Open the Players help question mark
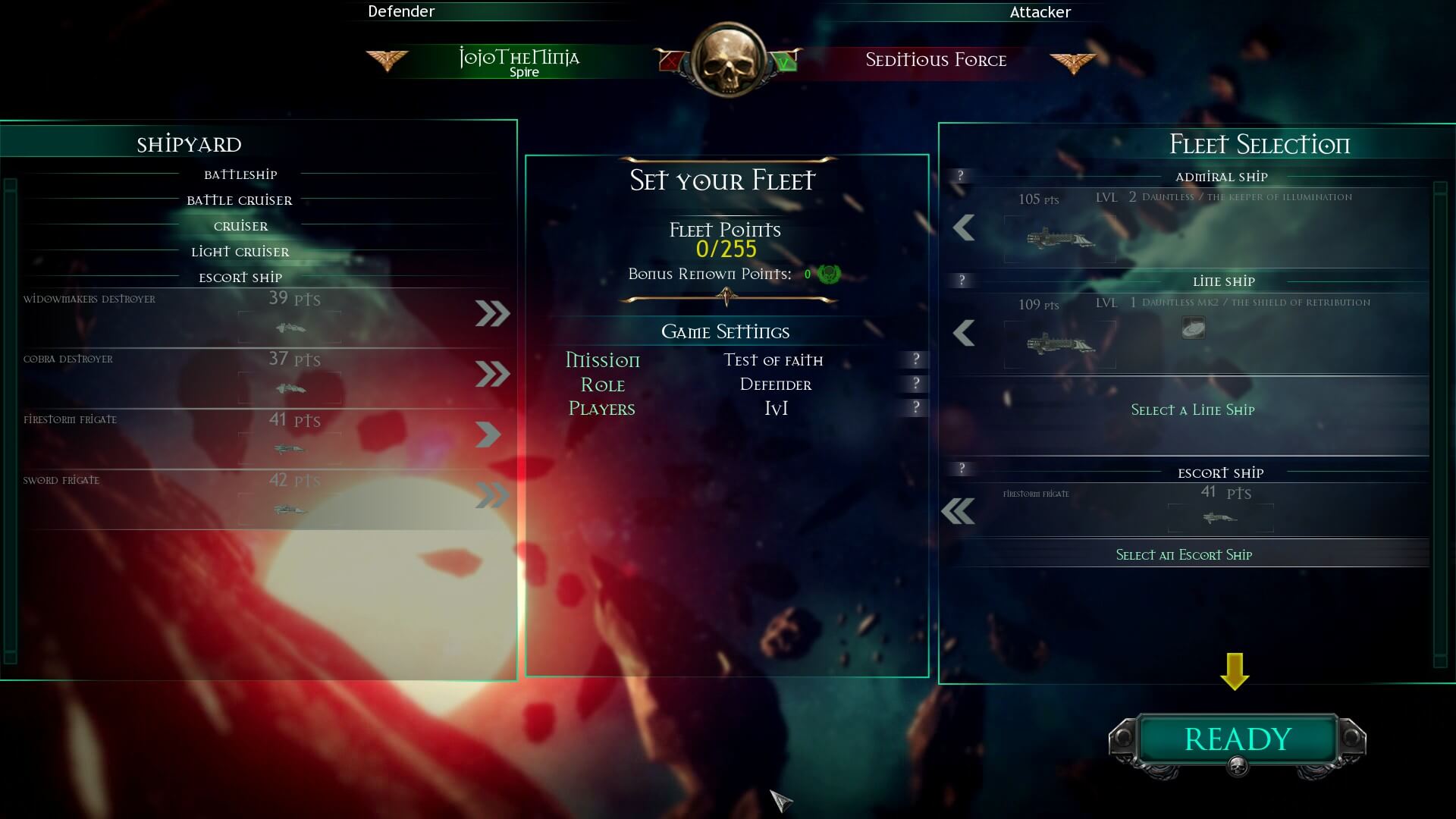This screenshot has width=1456, height=819. pos(916,408)
